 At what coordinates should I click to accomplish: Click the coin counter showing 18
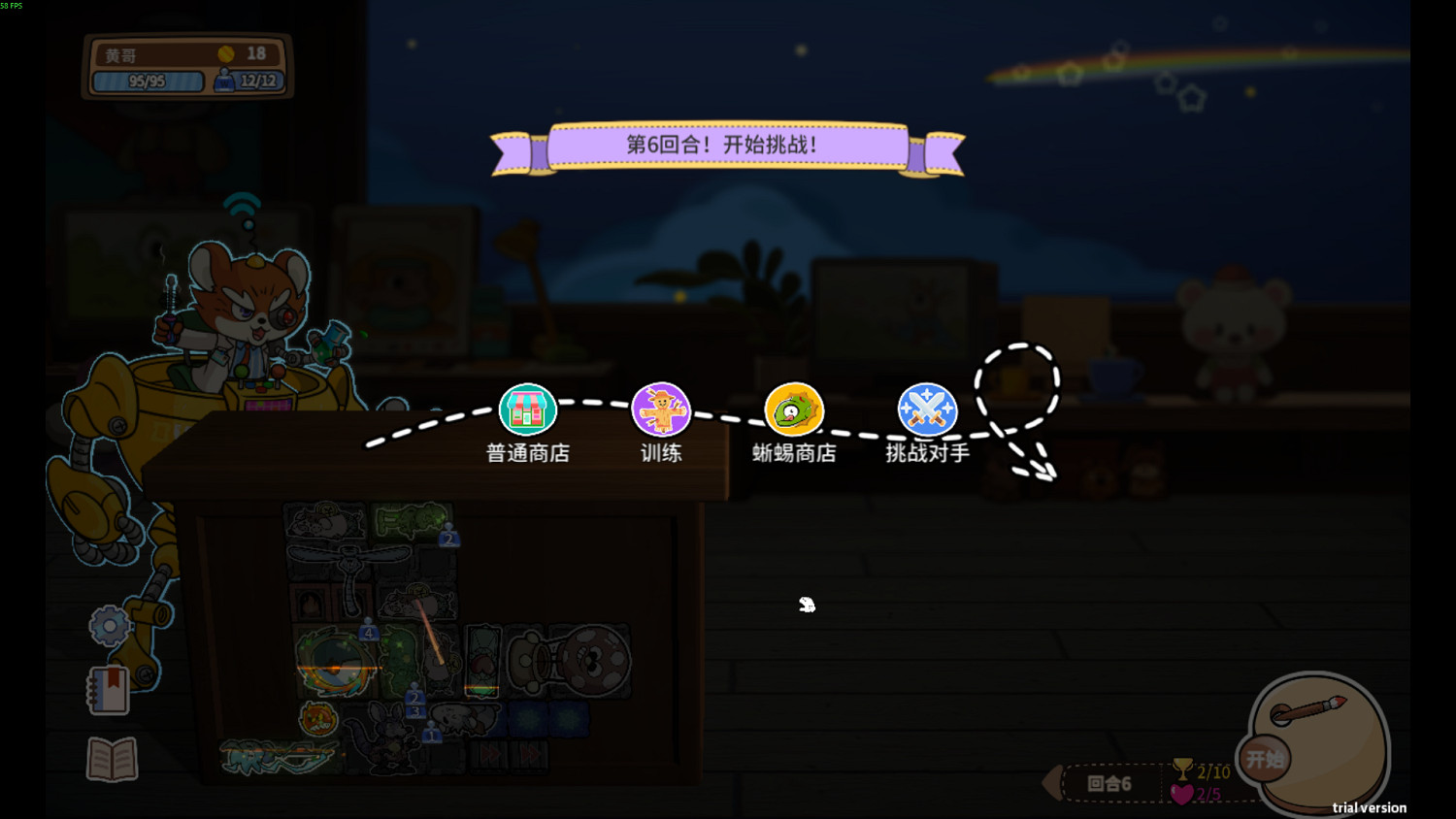243,53
